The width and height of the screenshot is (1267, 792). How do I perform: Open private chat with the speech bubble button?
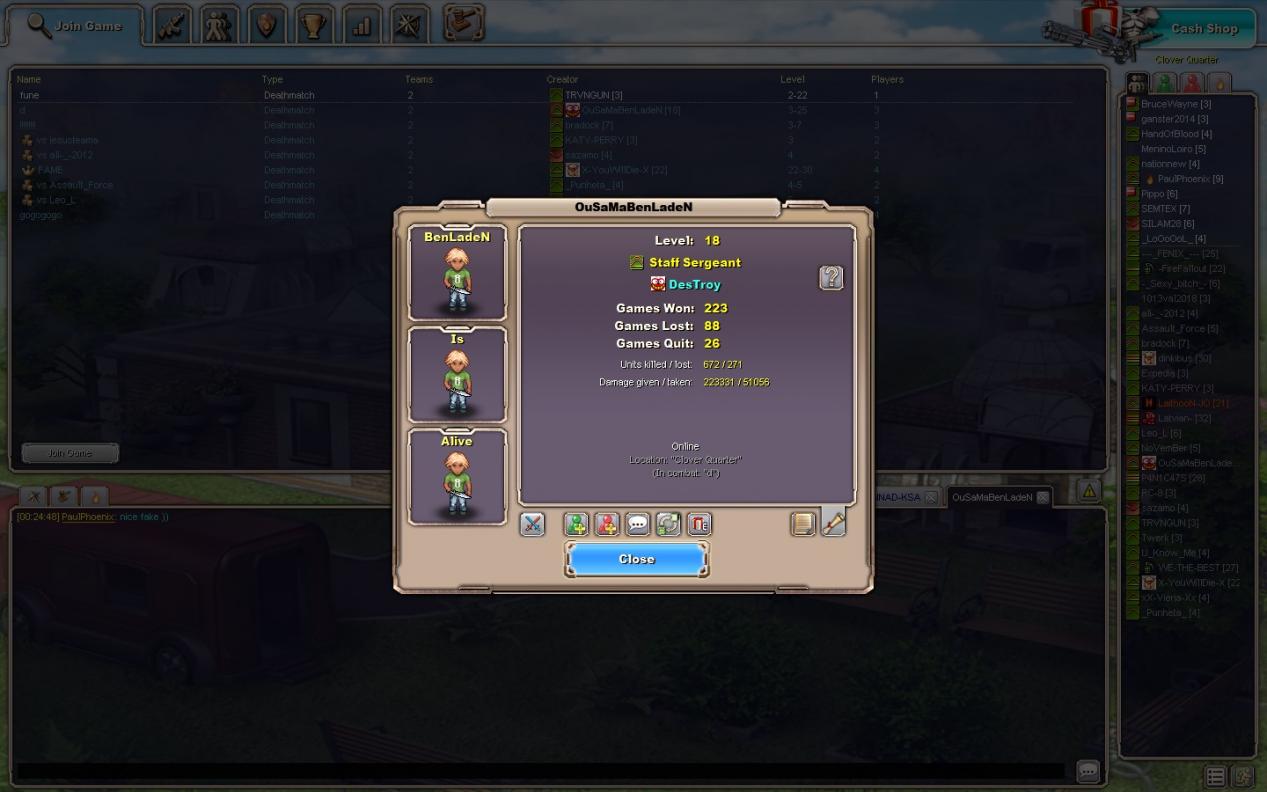click(638, 524)
